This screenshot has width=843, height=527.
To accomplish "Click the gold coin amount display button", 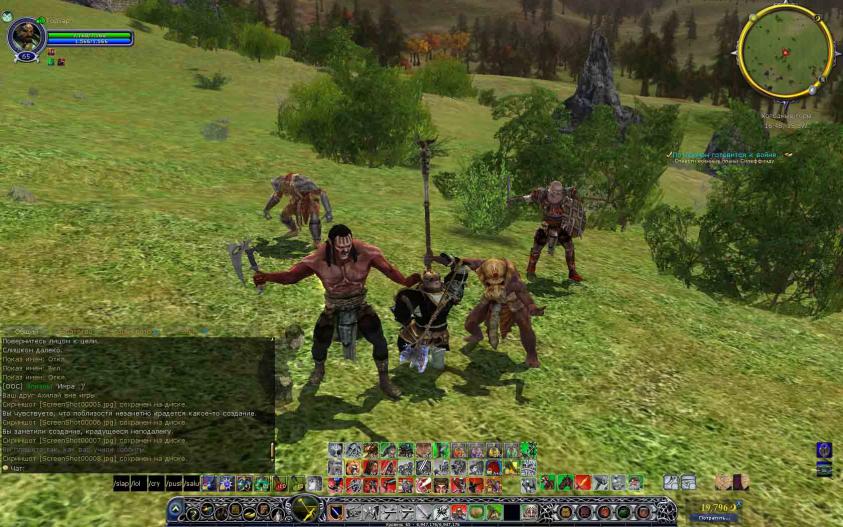I will [713, 508].
